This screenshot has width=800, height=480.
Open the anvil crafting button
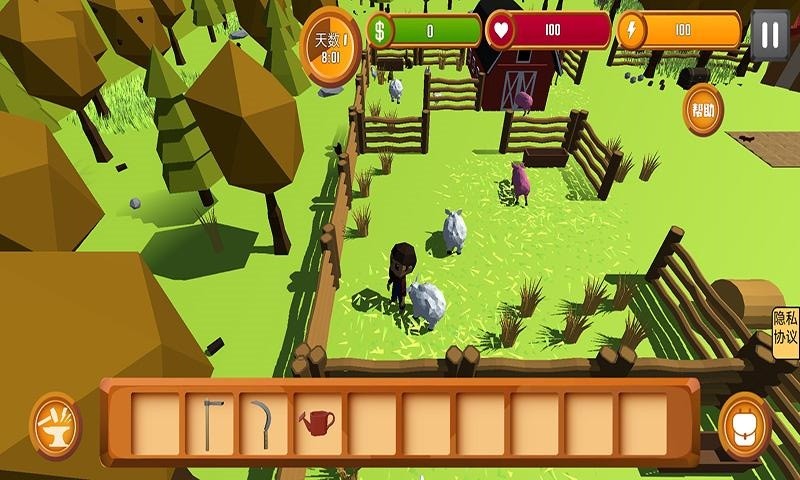55,425
